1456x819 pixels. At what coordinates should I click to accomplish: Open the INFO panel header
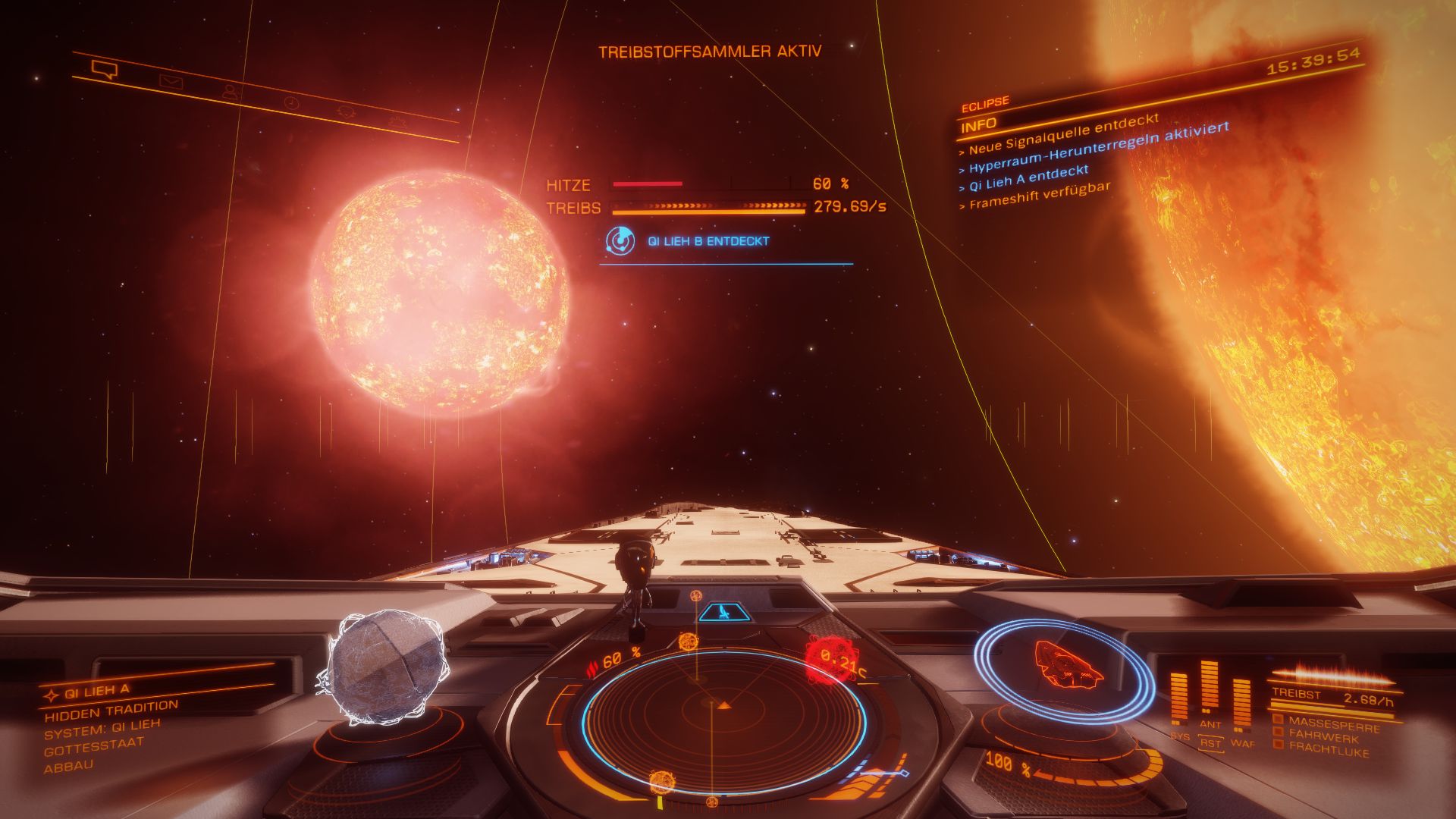point(979,124)
